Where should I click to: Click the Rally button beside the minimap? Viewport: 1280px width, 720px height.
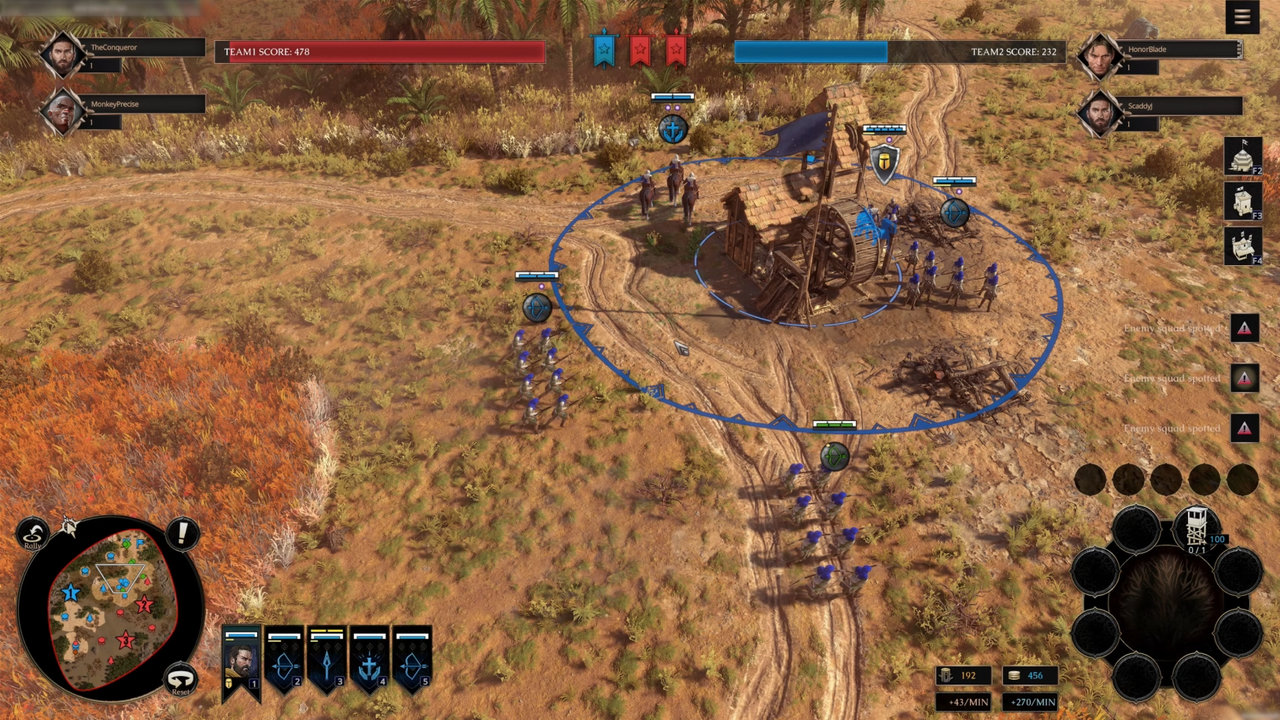(34, 535)
